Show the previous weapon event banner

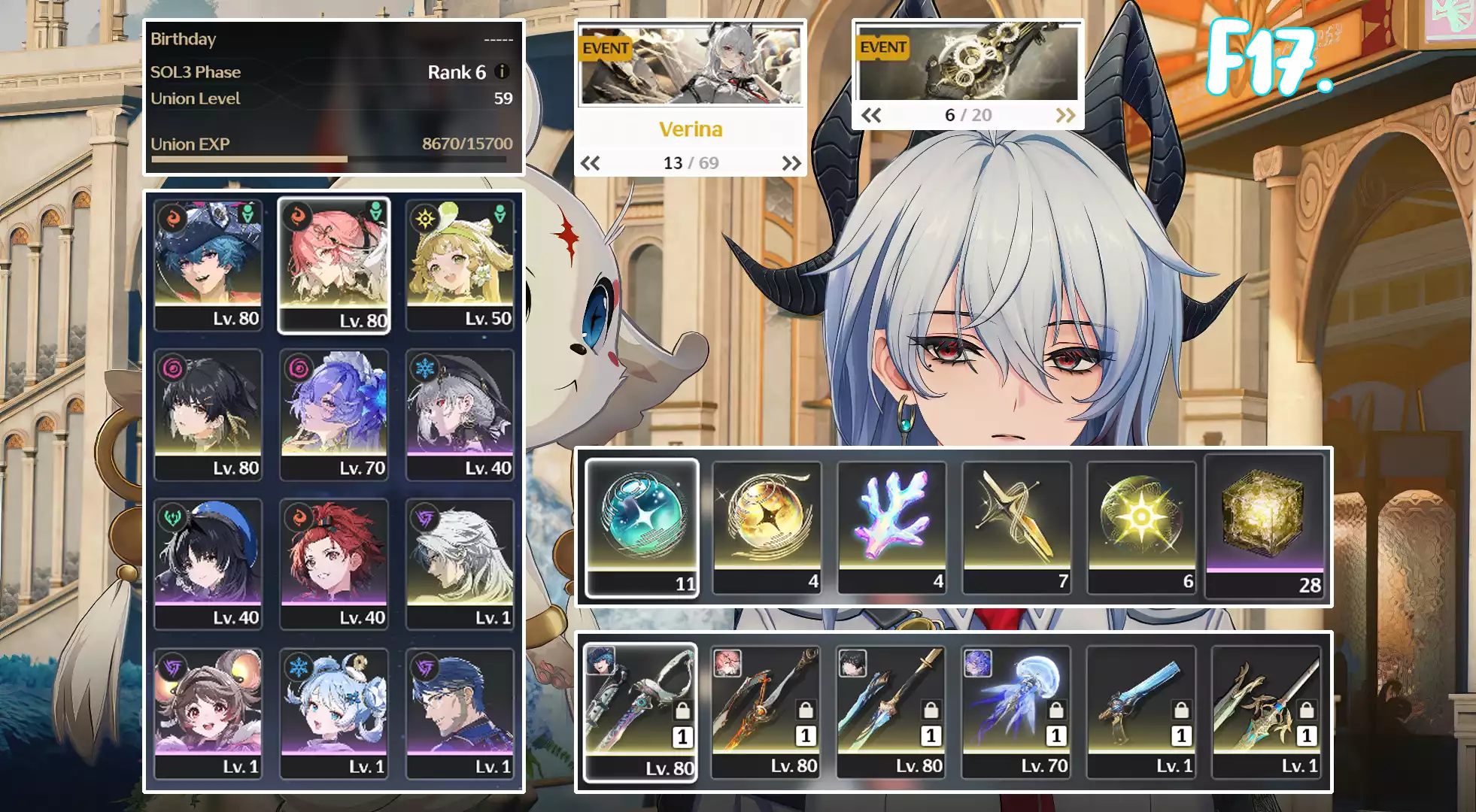871,115
